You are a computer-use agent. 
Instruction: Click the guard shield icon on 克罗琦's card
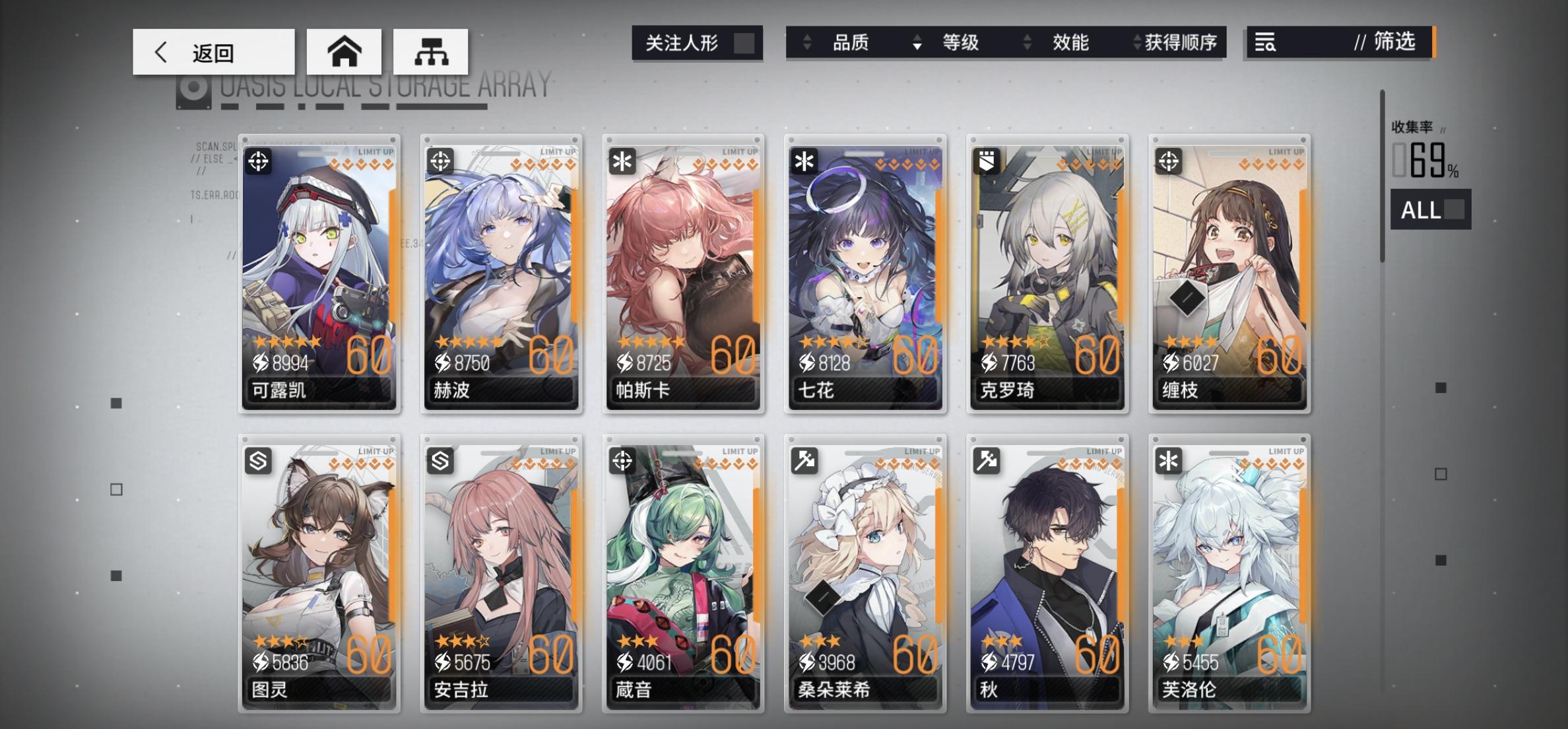(987, 161)
